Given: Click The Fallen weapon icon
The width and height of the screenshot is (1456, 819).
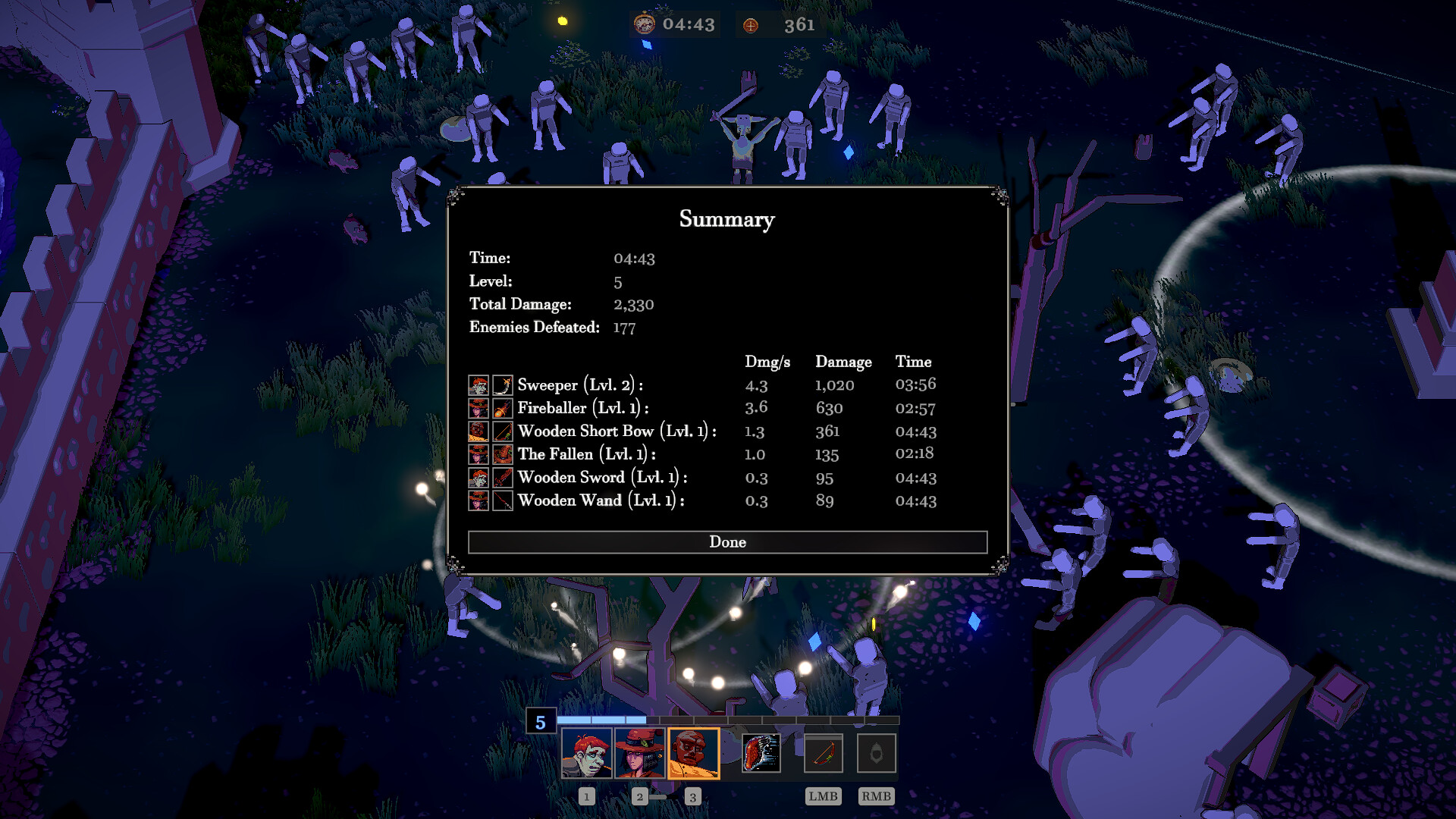Looking at the screenshot, I should (501, 454).
